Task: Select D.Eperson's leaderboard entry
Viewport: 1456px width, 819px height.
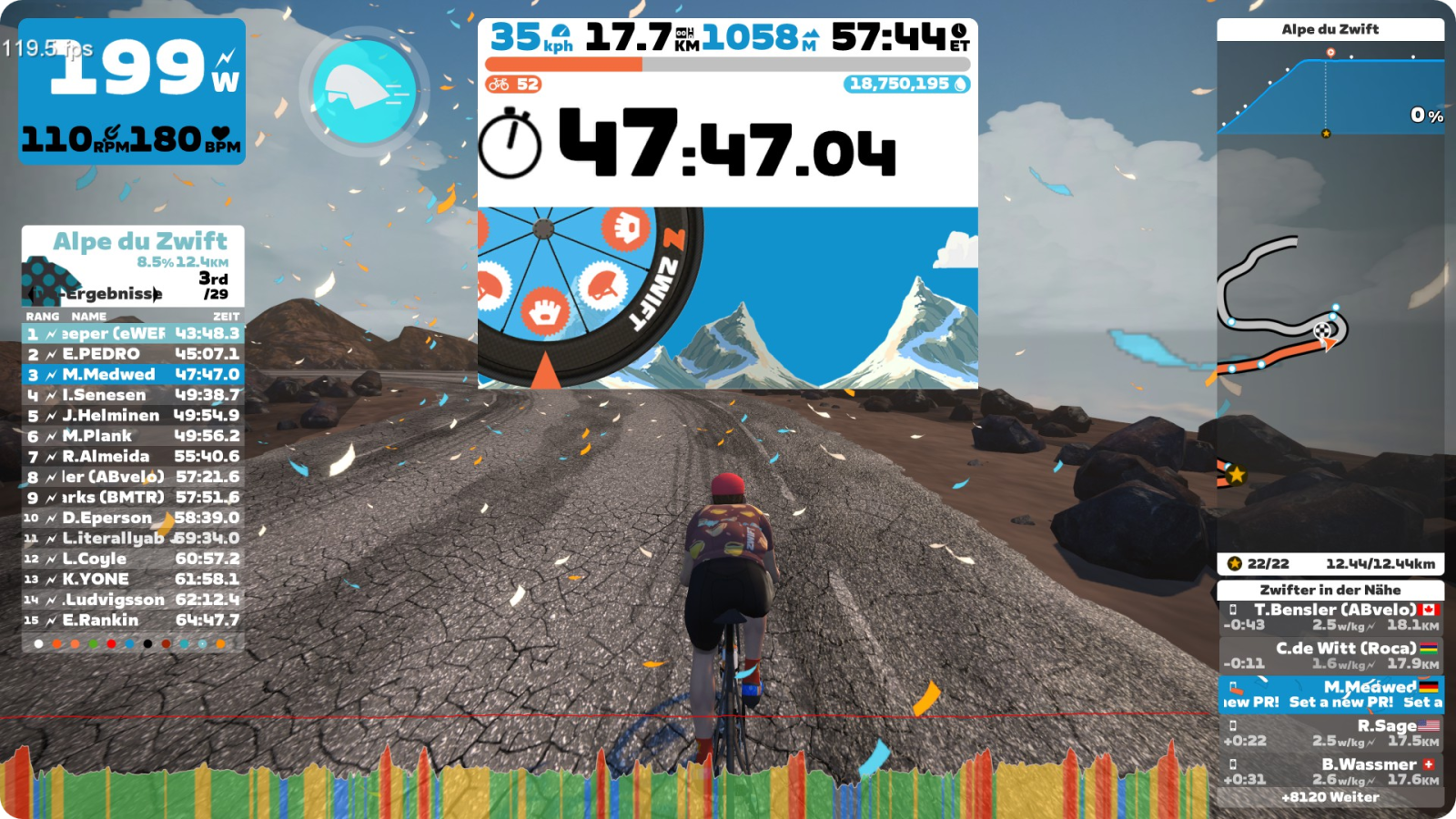Action: (x=133, y=518)
